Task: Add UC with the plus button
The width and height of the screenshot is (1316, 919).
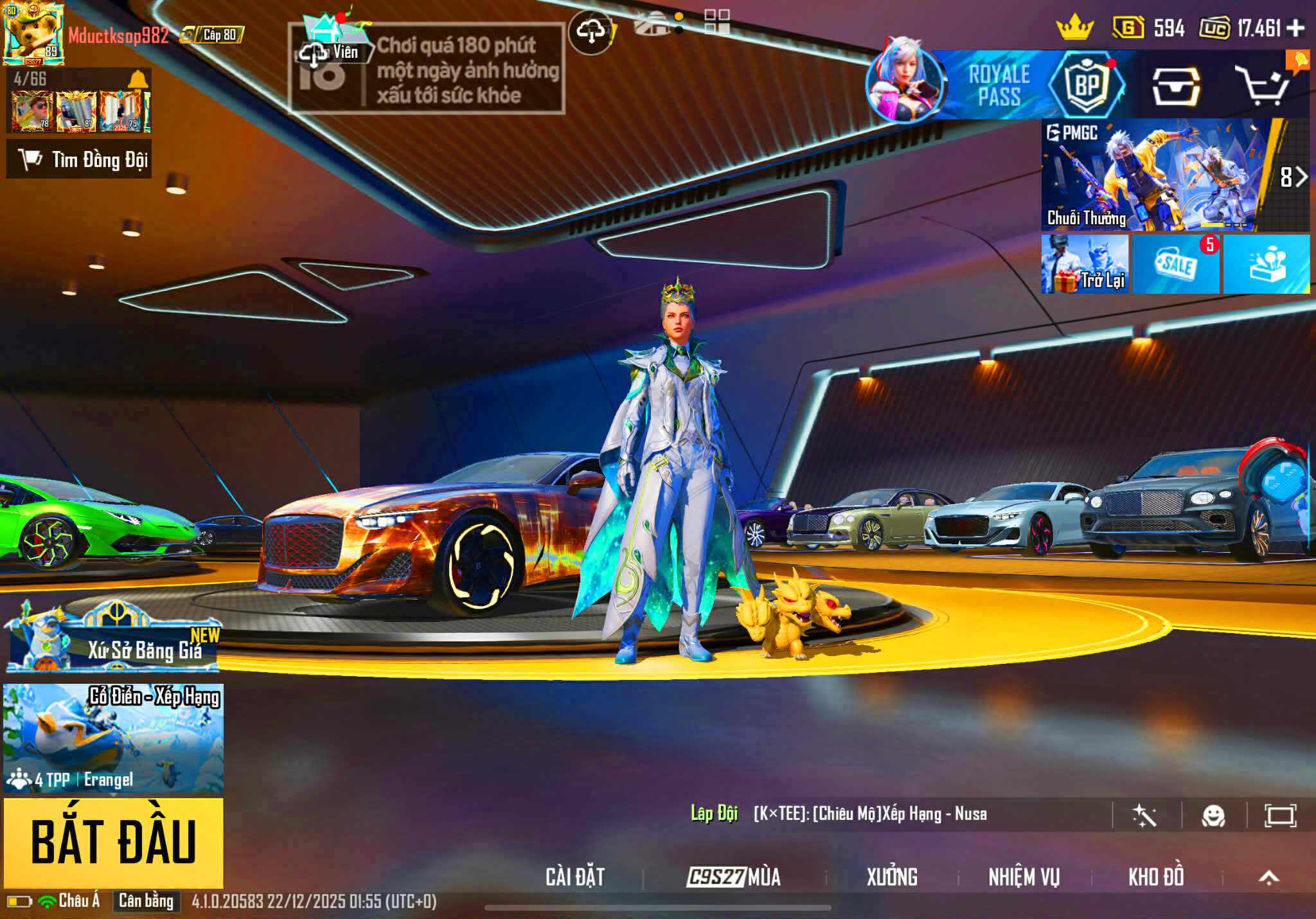Action: (x=1296, y=28)
